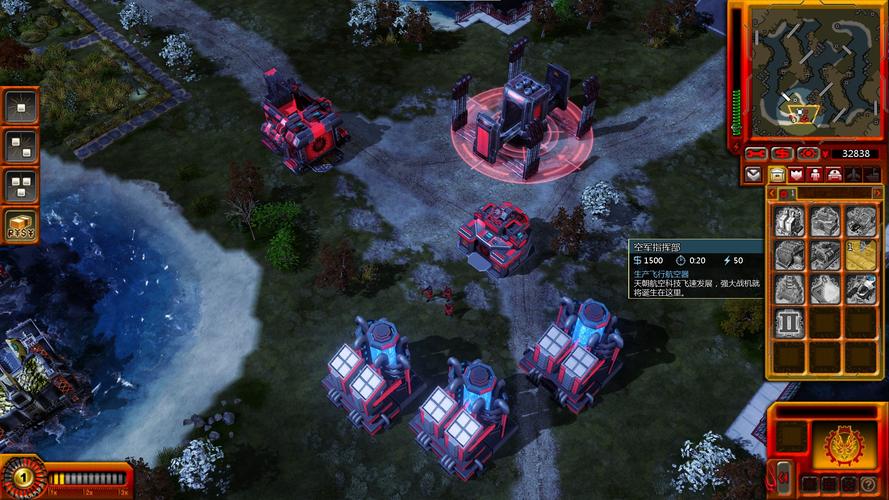Screen dimensions: 889x500
Task: Select the crate icon on left panel
Action: [x=20, y=225]
